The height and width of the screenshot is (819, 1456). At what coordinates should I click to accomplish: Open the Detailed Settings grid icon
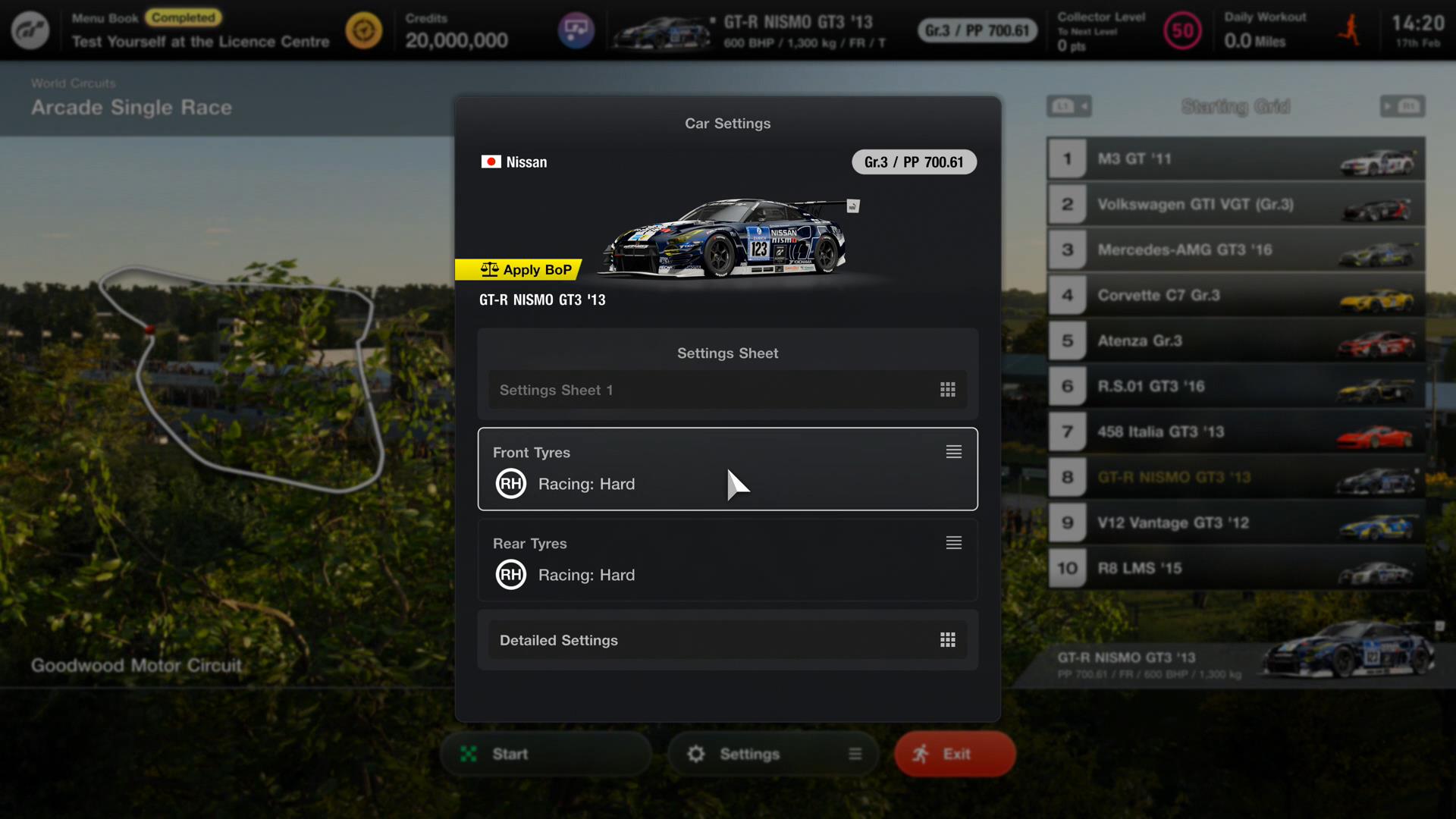point(948,640)
